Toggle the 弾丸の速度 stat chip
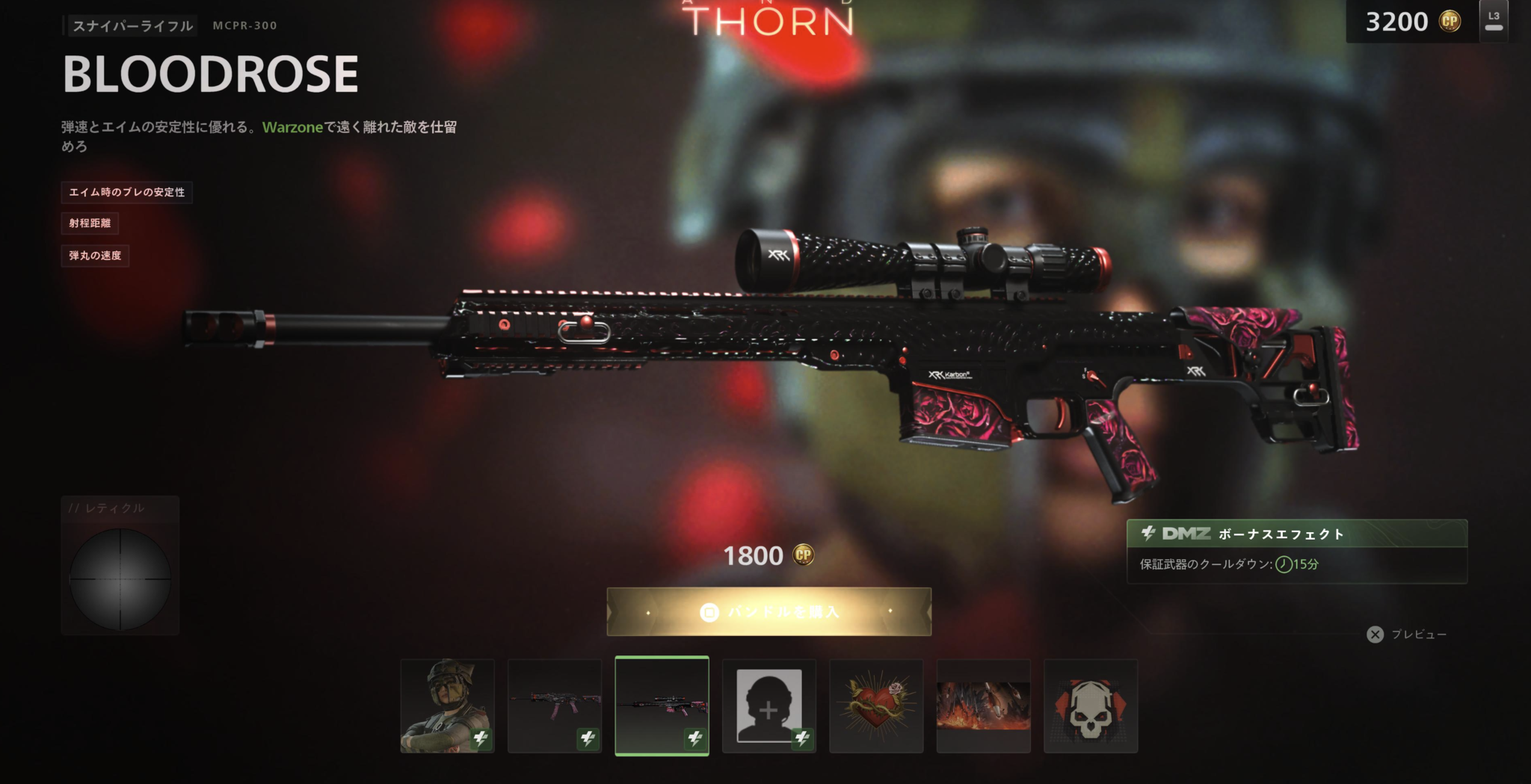This screenshot has width=1531, height=784. click(x=94, y=256)
